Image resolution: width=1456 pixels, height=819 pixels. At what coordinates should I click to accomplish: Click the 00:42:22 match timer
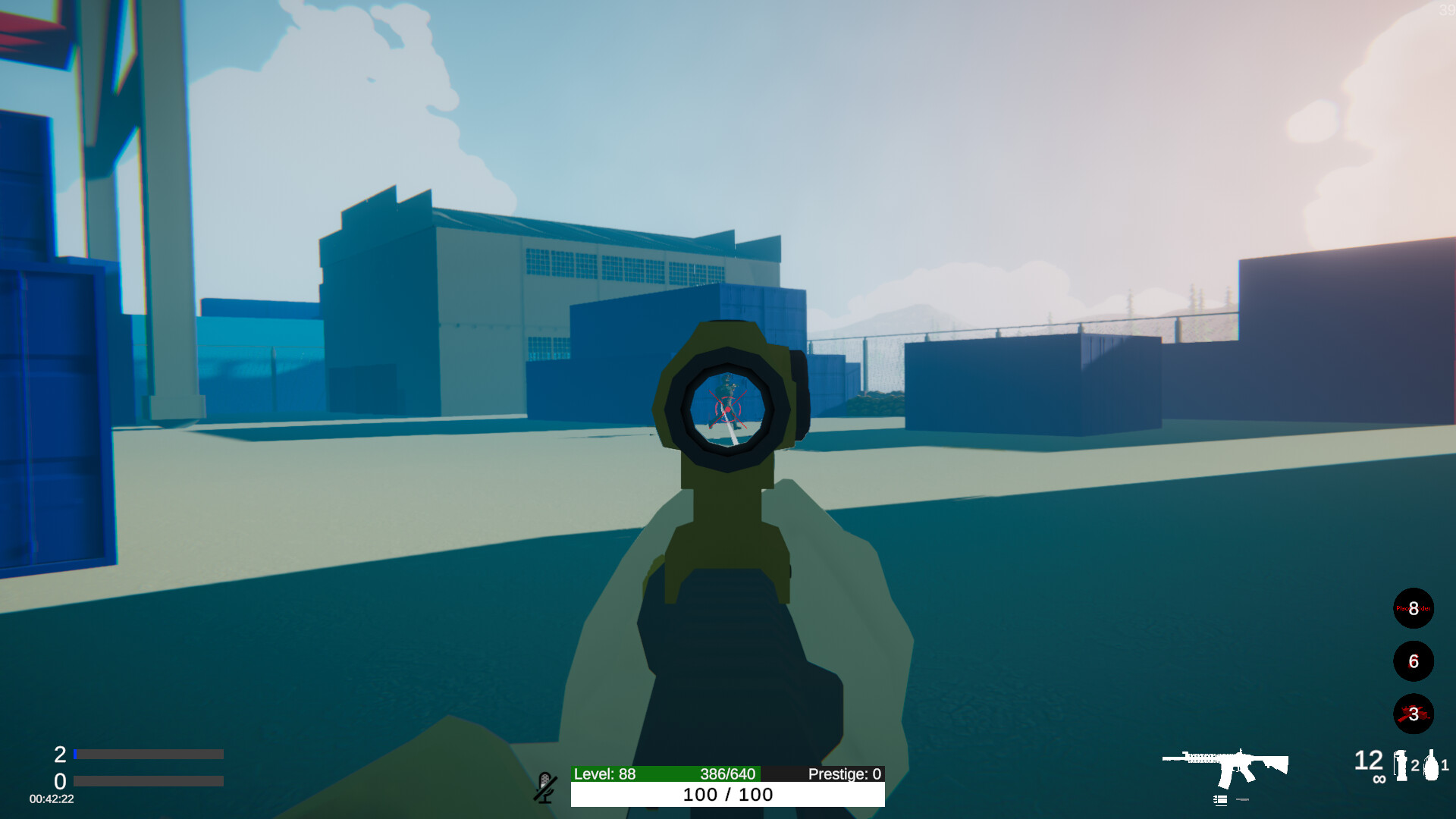click(50, 798)
